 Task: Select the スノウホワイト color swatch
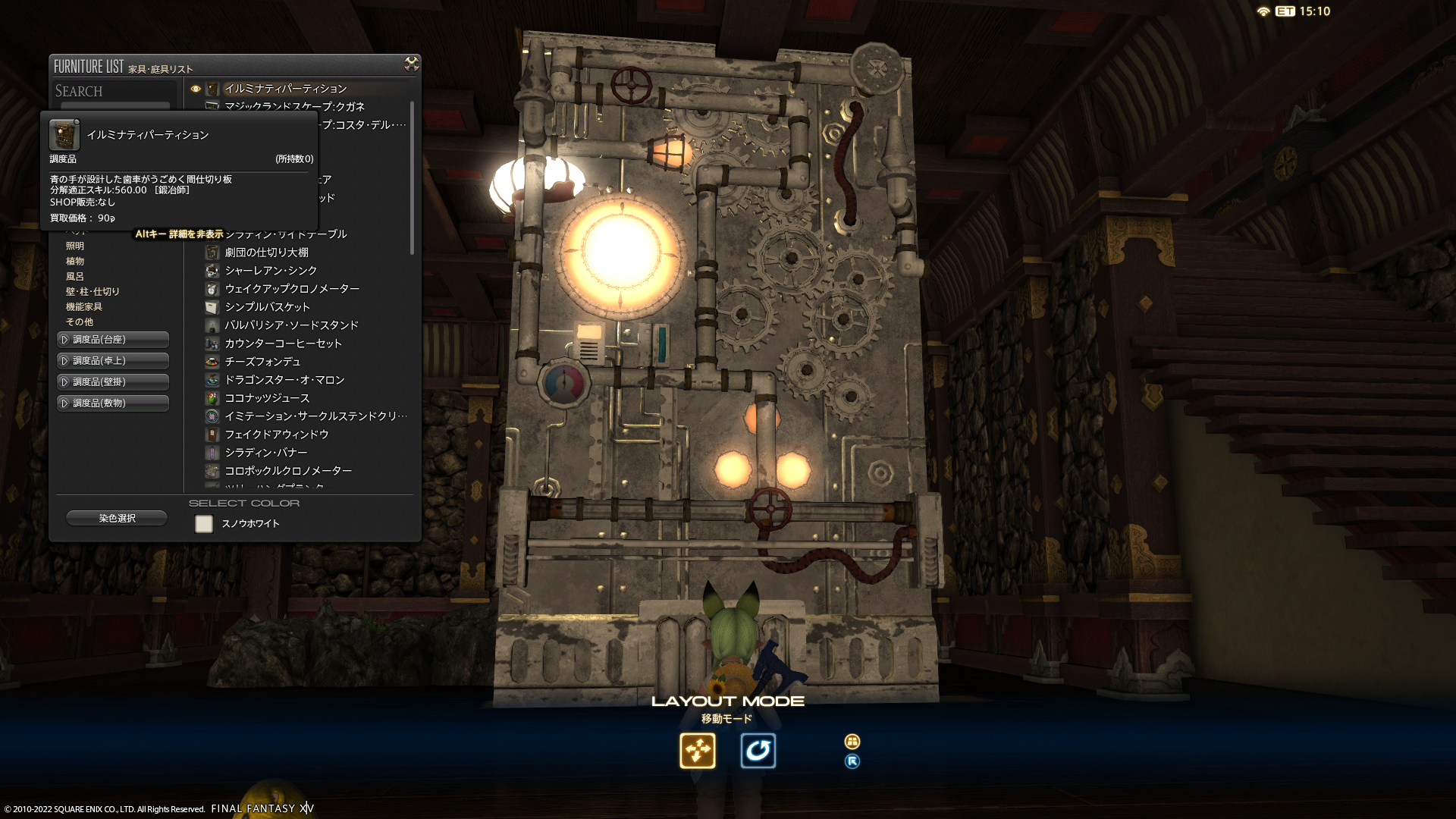204,524
